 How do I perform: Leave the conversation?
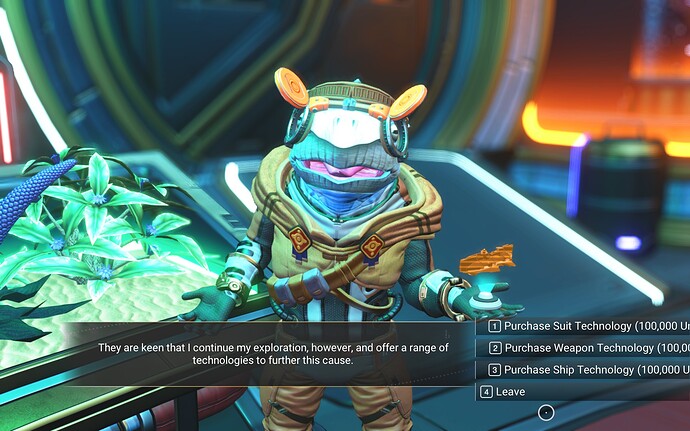[510, 392]
